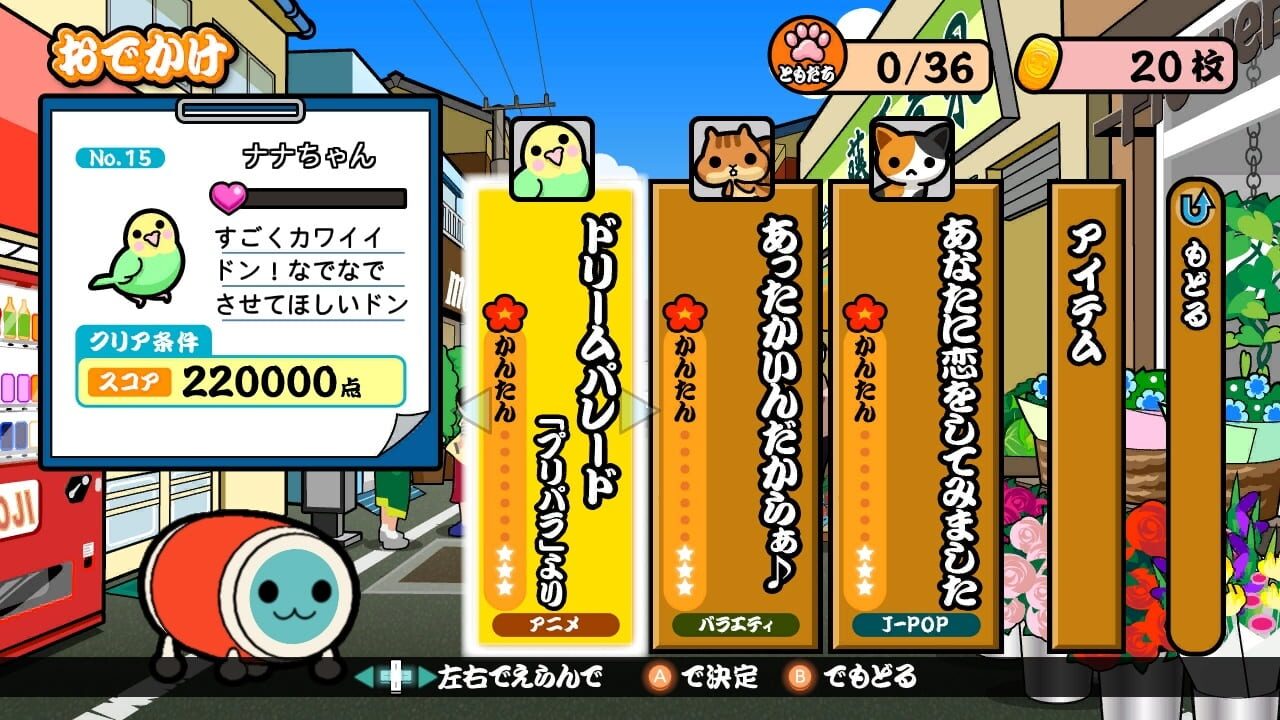Click the orange B button icon for でもどる
This screenshot has height=720, width=1280.
click(800, 677)
